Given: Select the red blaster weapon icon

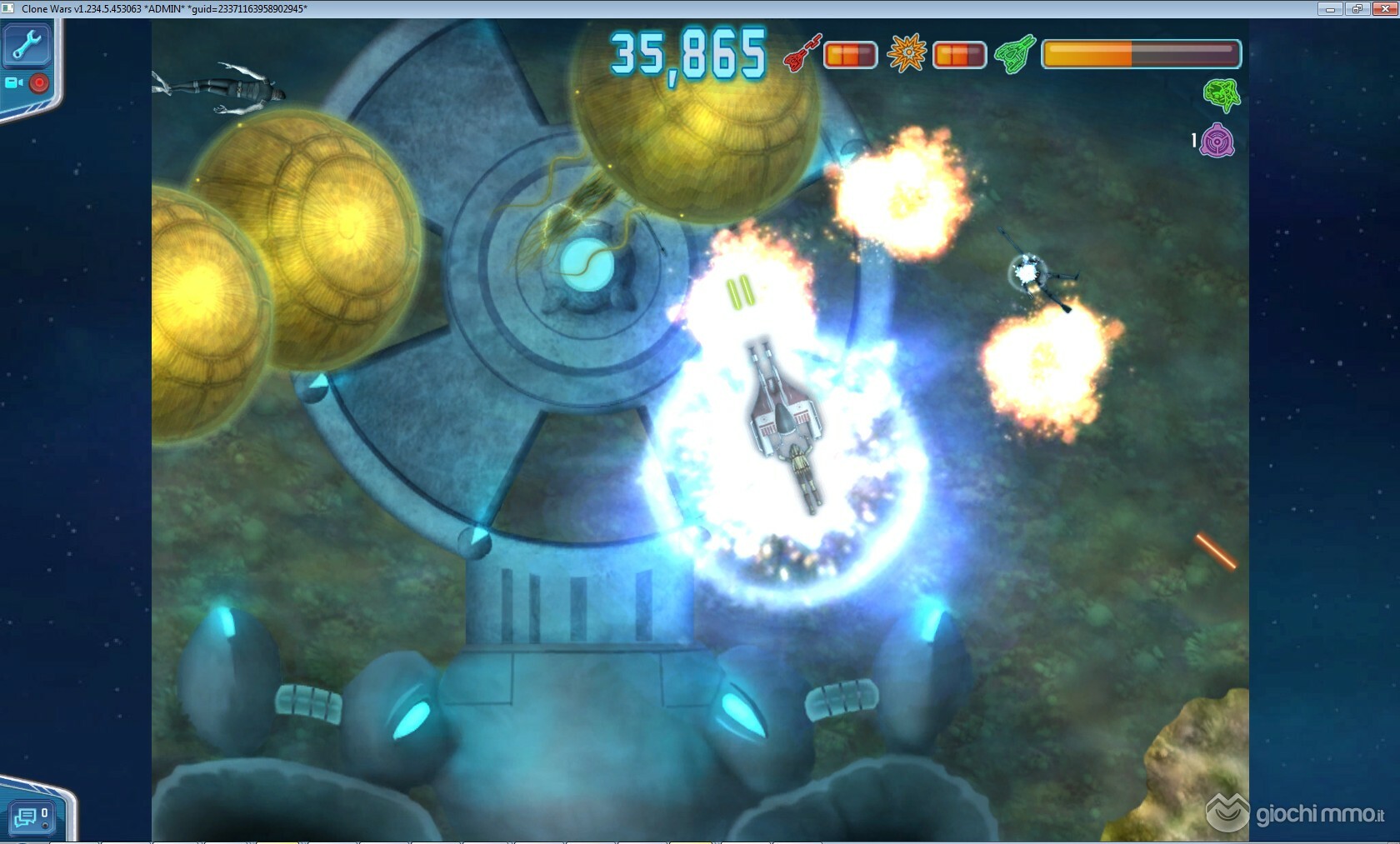Looking at the screenshot, I should pos(802,53).
